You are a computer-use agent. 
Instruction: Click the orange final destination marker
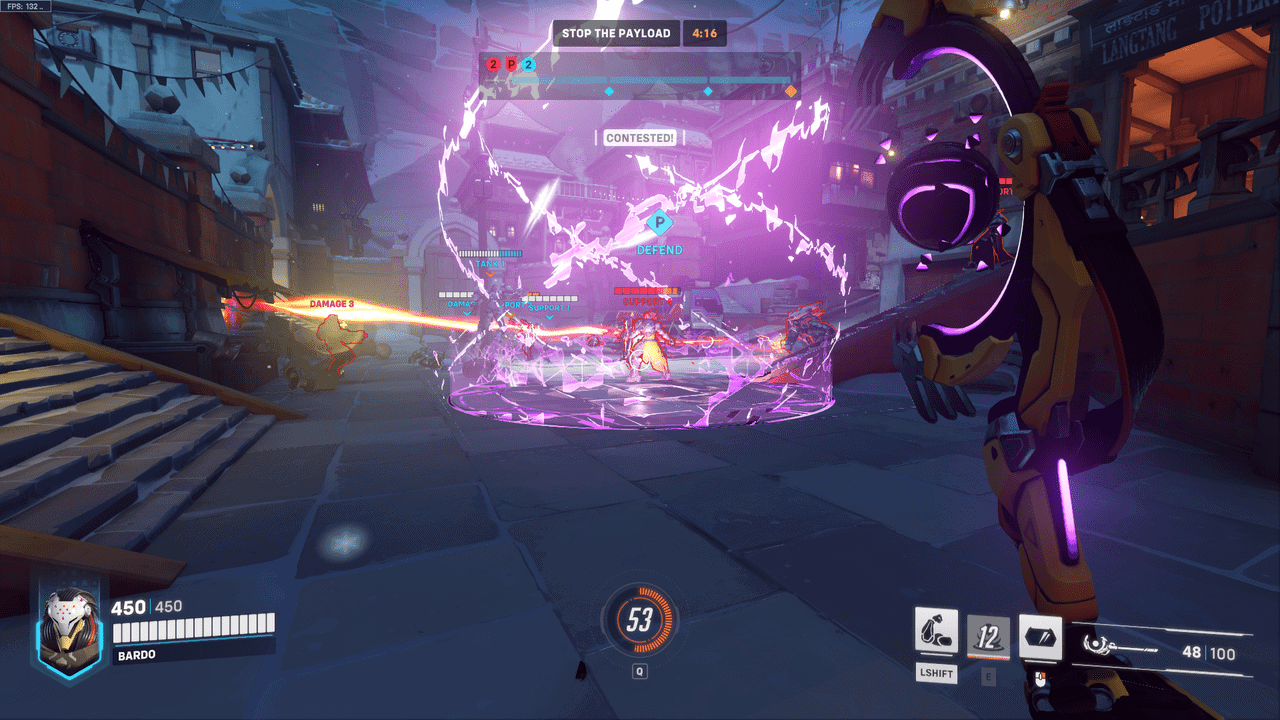coord(791,91)
